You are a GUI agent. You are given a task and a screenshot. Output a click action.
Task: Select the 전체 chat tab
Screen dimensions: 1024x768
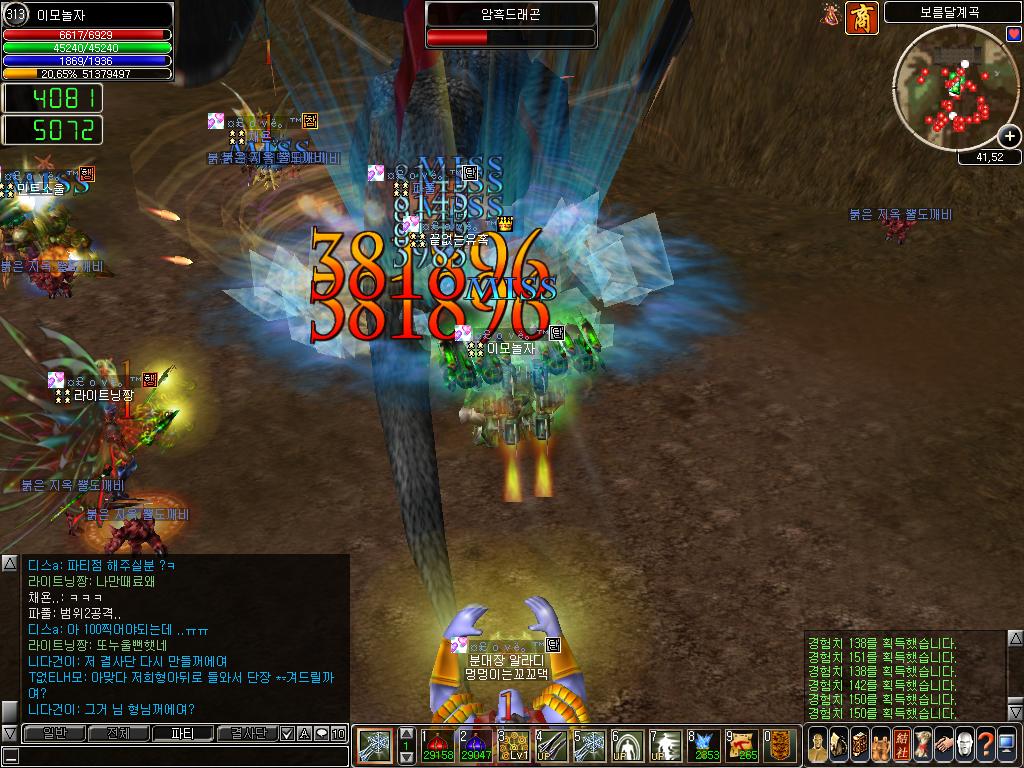pyautogui.click(x=118, y=733)
